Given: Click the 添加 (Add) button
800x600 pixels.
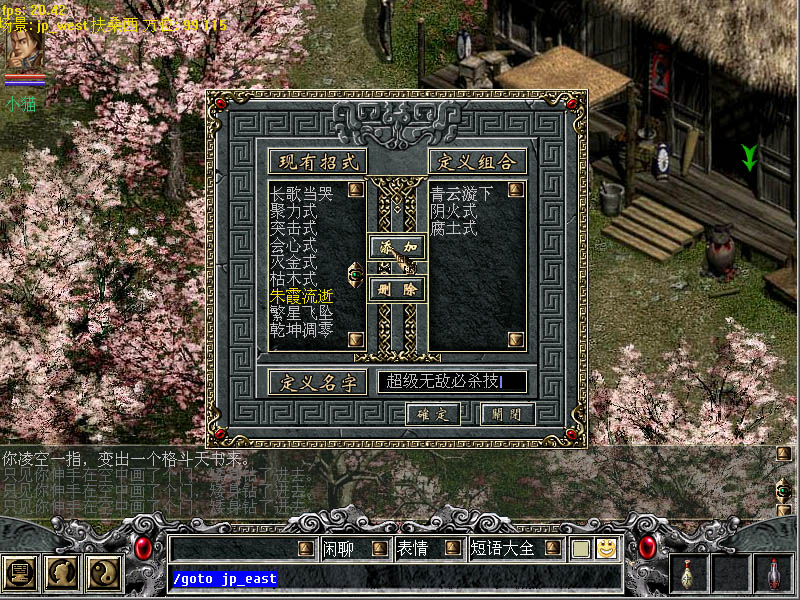Looking at the screenshot, I should pyautogui.click(x=397, y=246).
